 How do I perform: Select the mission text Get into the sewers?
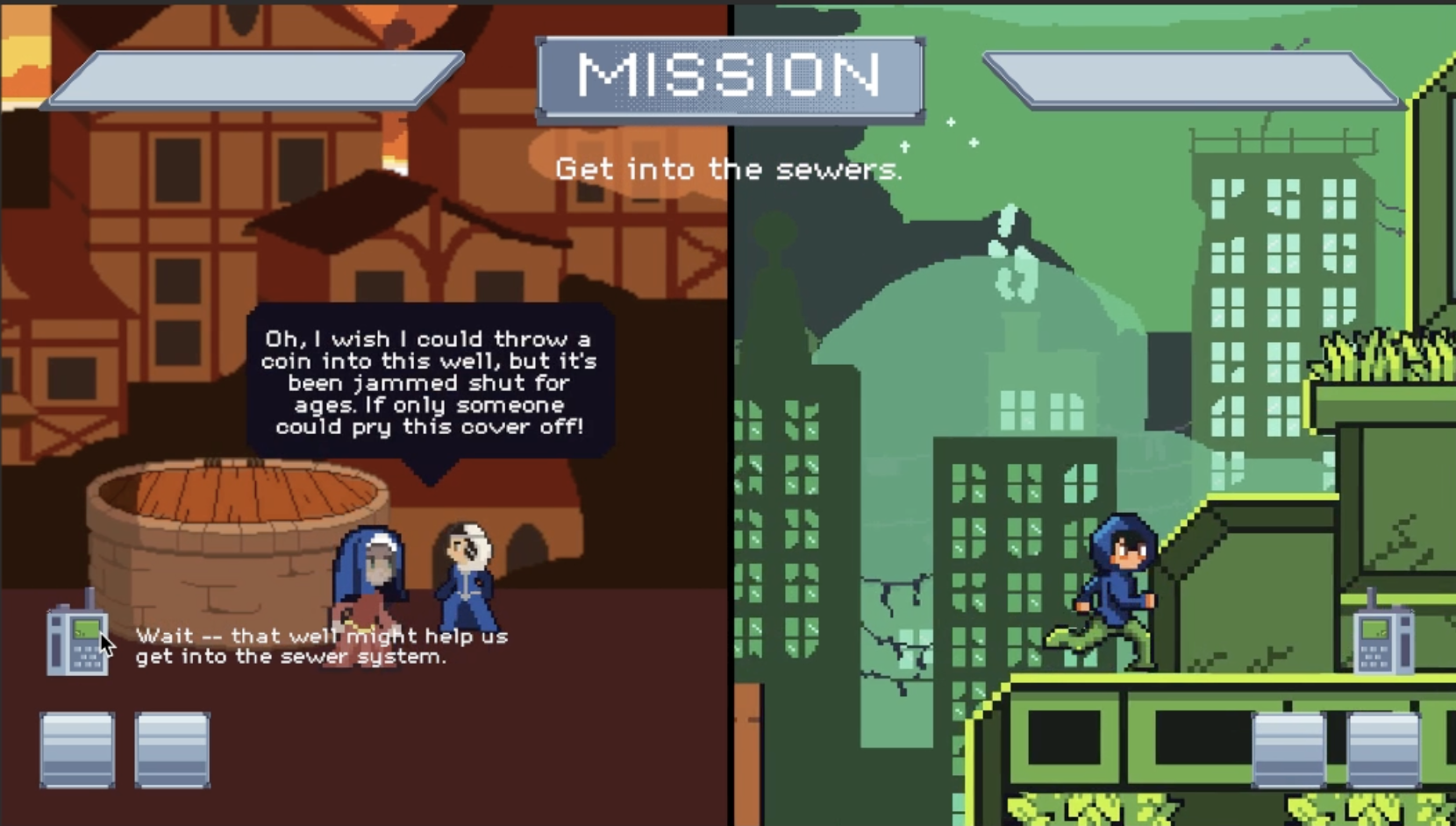pyautogui.click(x=731, y=169)
